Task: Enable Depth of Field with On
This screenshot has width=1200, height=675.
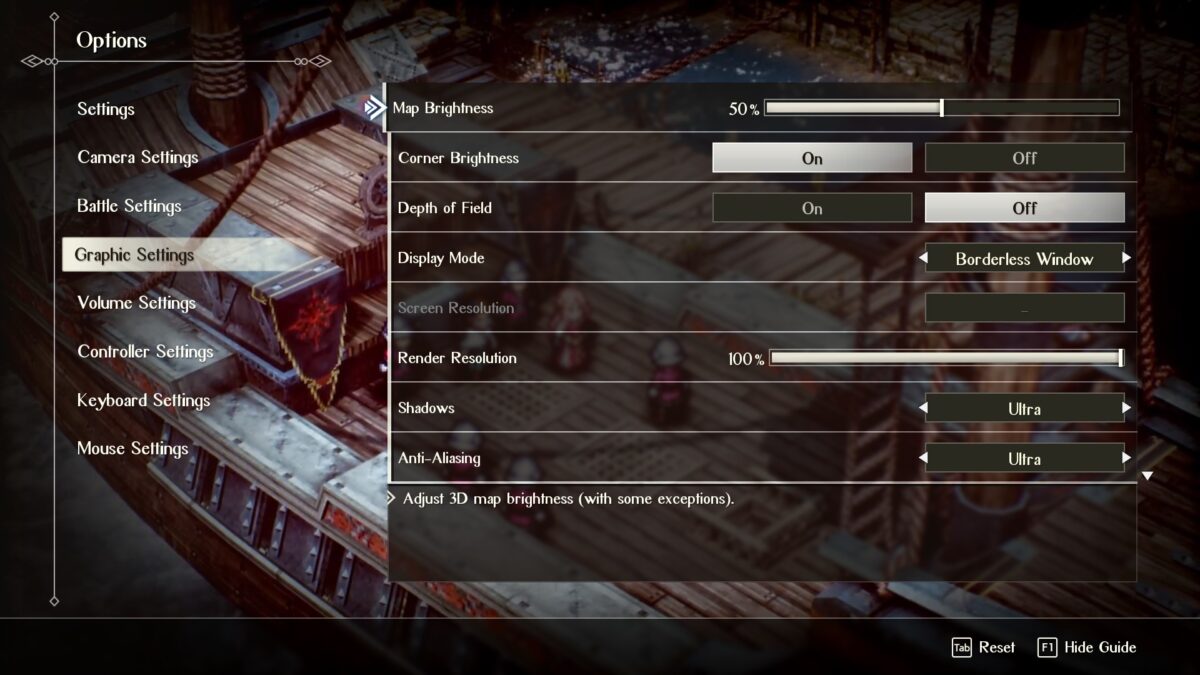Action: 812,208
